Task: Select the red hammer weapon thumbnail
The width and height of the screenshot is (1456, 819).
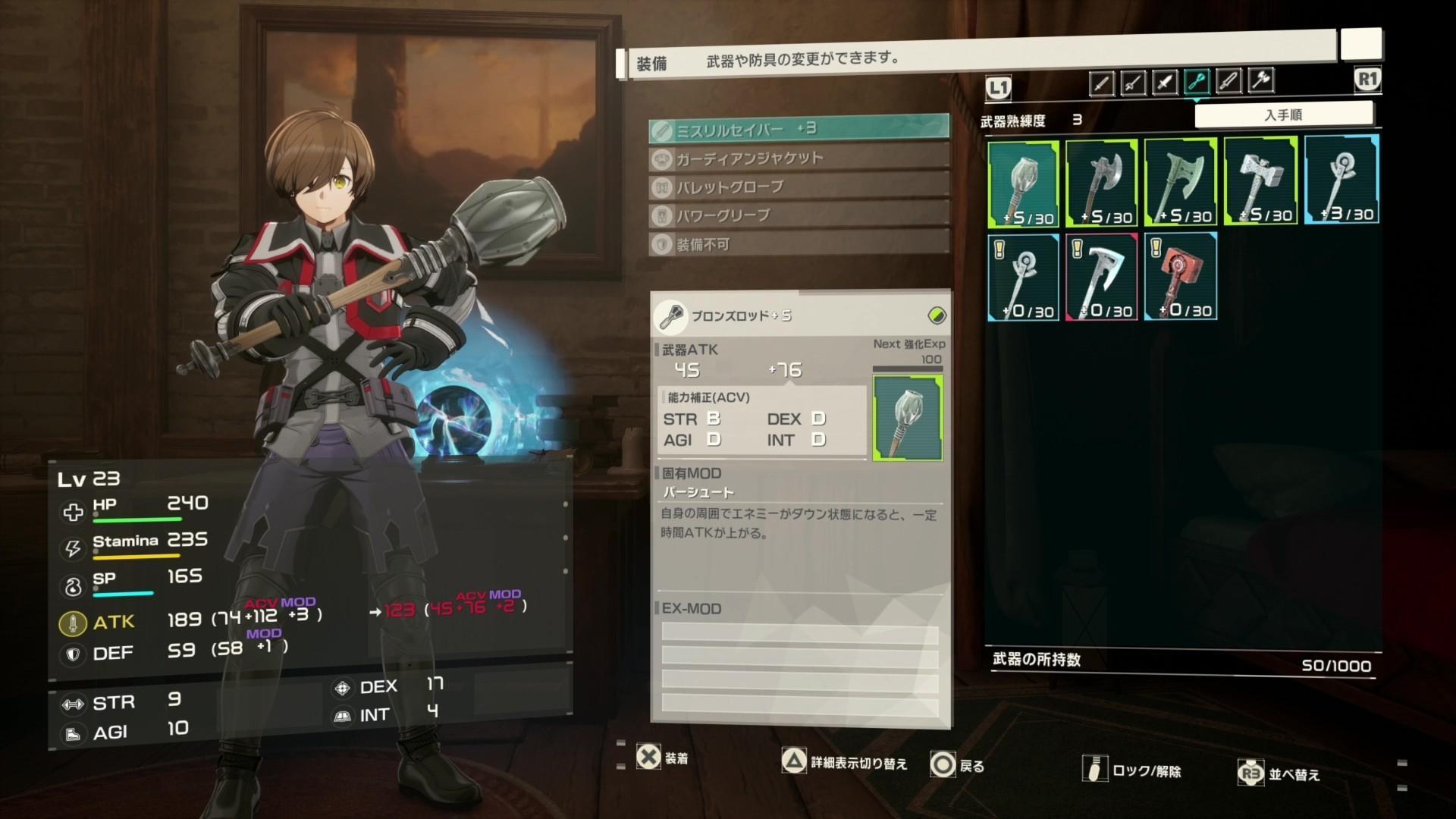Action: (1181, 275)
